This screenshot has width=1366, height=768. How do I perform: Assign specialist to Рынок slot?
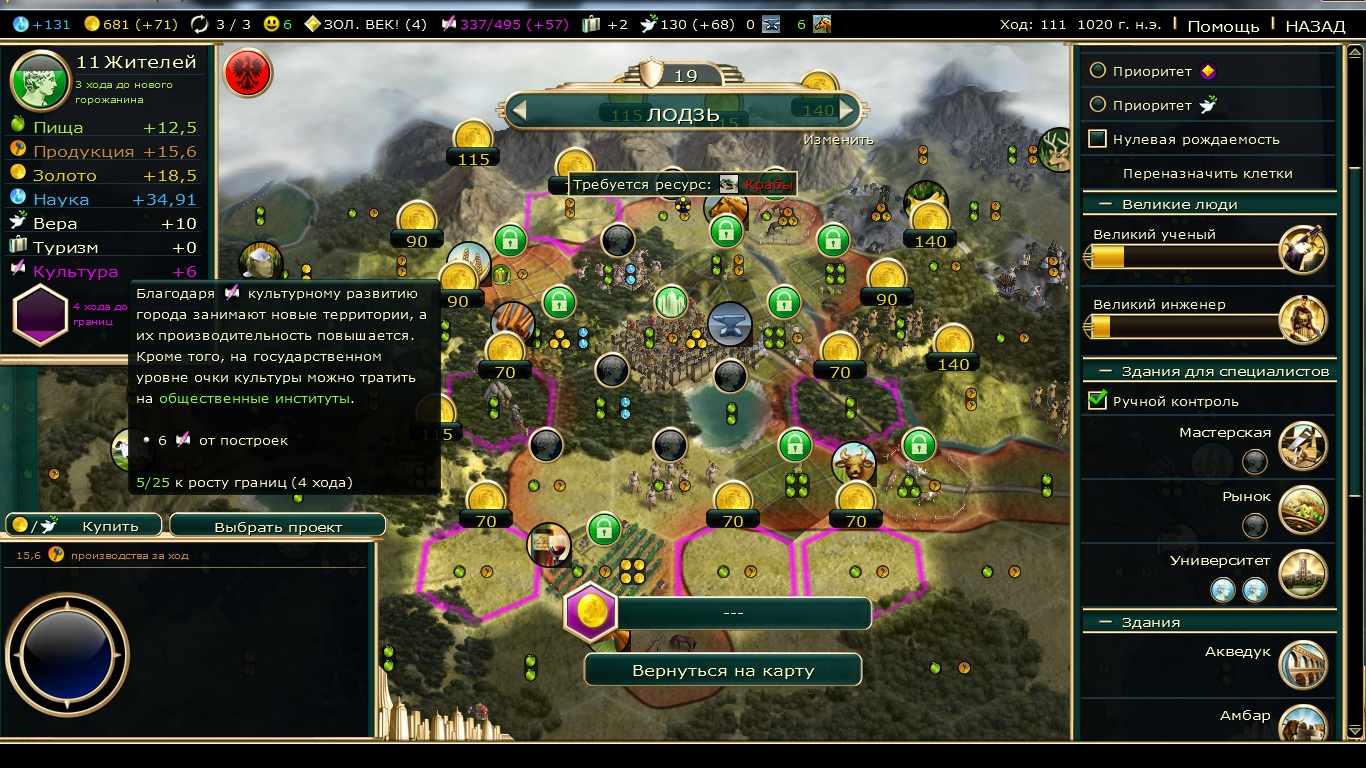(x=1254, y=525)
